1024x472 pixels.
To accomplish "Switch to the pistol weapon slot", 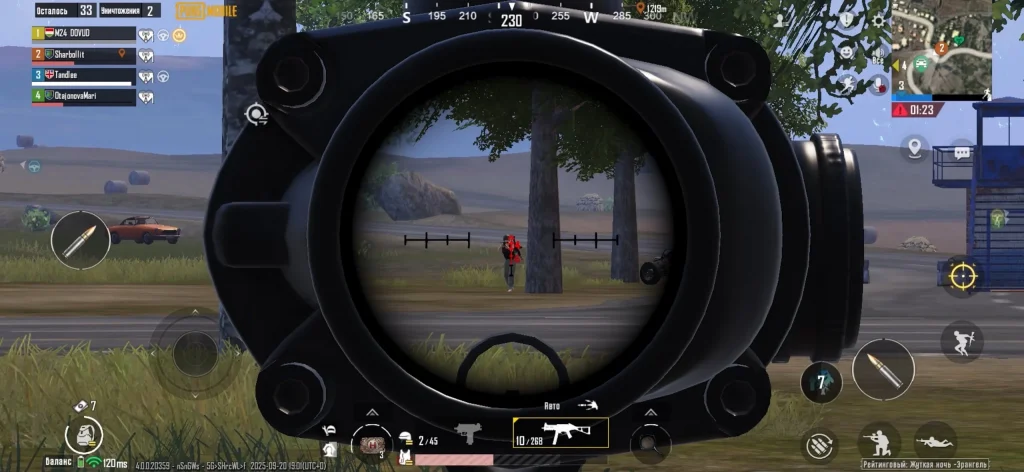I will (467, 433).
